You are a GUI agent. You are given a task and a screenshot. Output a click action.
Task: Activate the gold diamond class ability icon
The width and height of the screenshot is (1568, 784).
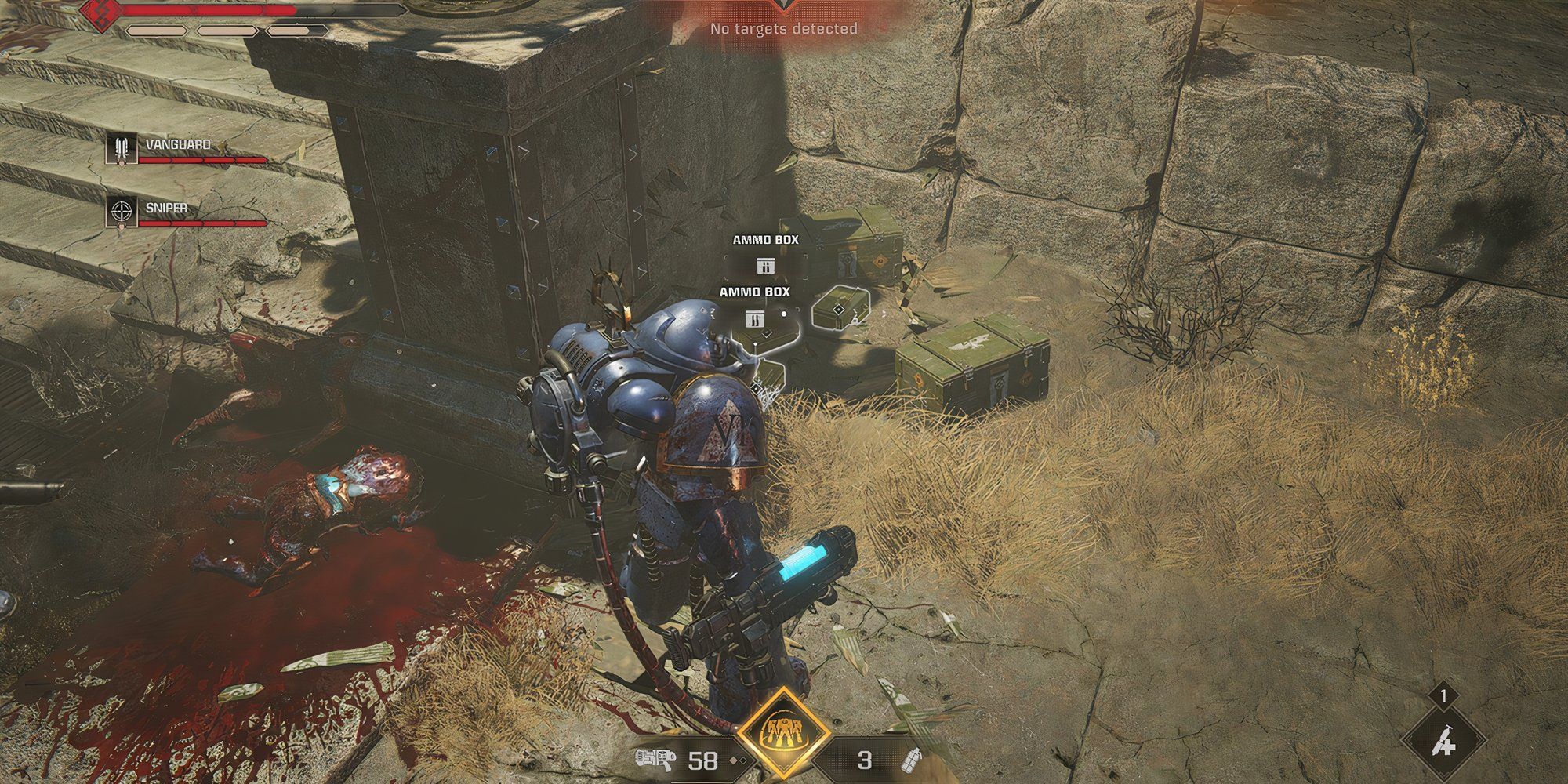pyautogui.click(x=784, y=735)
